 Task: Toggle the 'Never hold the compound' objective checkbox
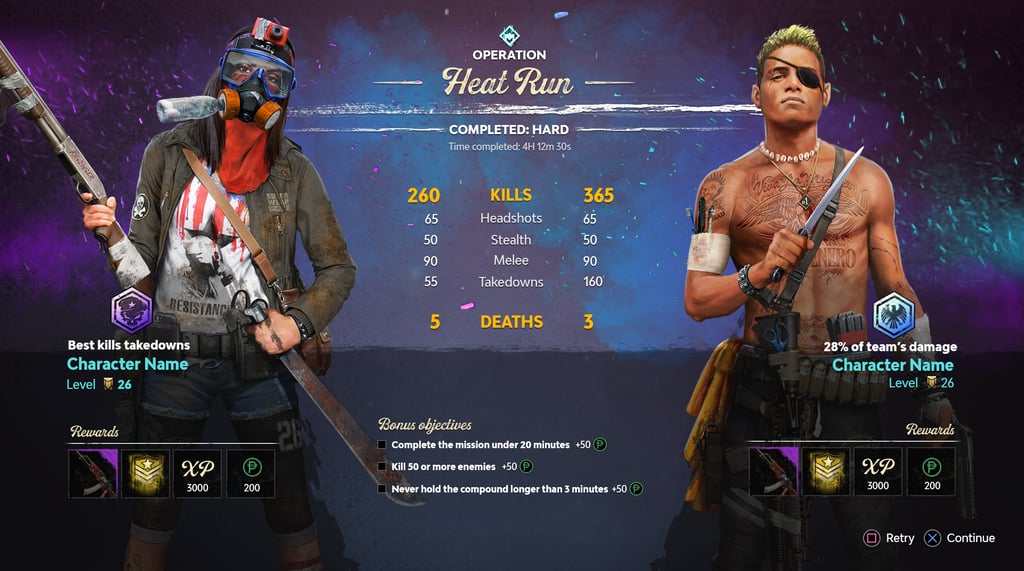(382, 489)
